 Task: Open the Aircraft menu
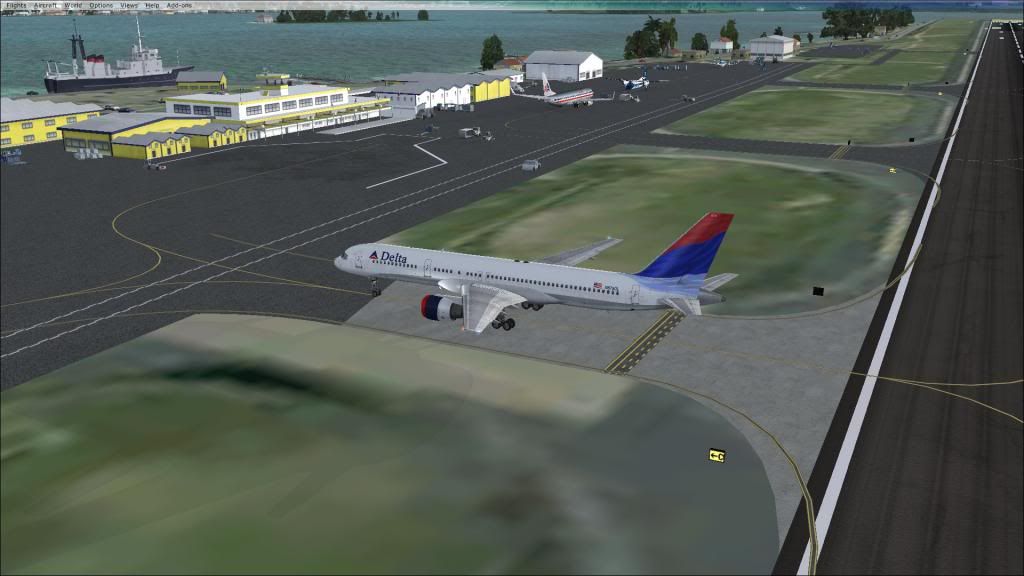[x=46, y=5]
